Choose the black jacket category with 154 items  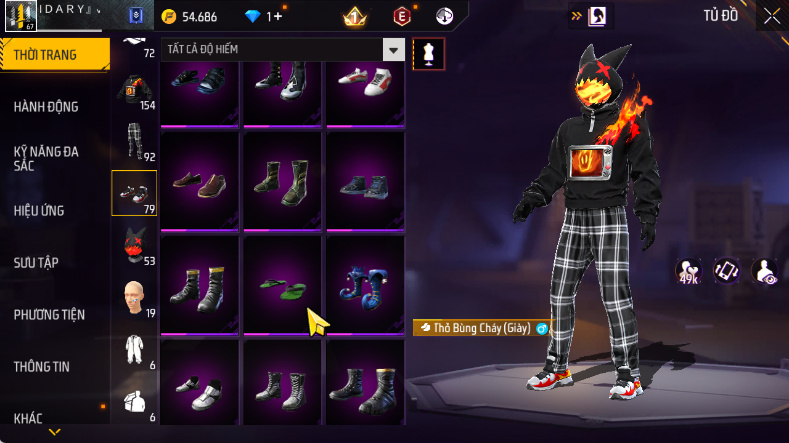132,91
